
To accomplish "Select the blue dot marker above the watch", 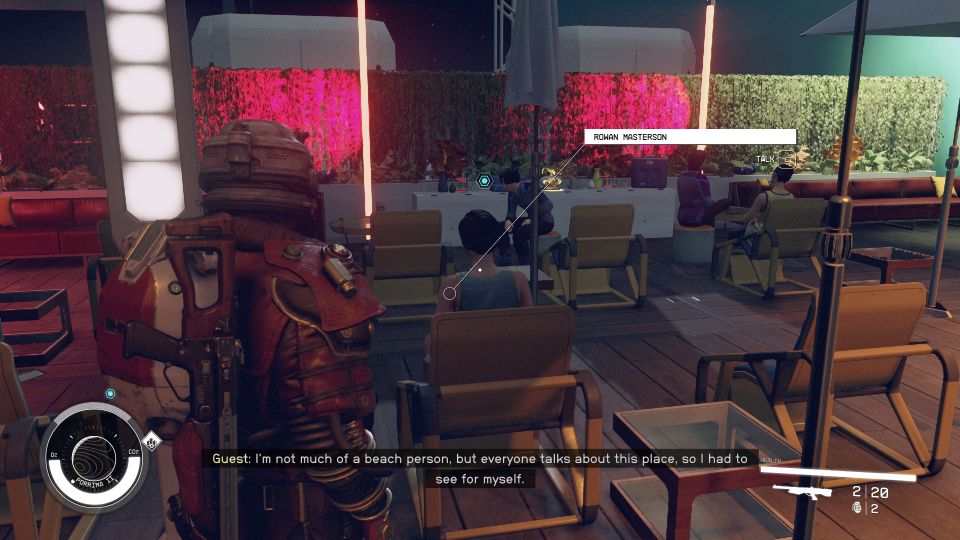I will click(x=110, y=394).
